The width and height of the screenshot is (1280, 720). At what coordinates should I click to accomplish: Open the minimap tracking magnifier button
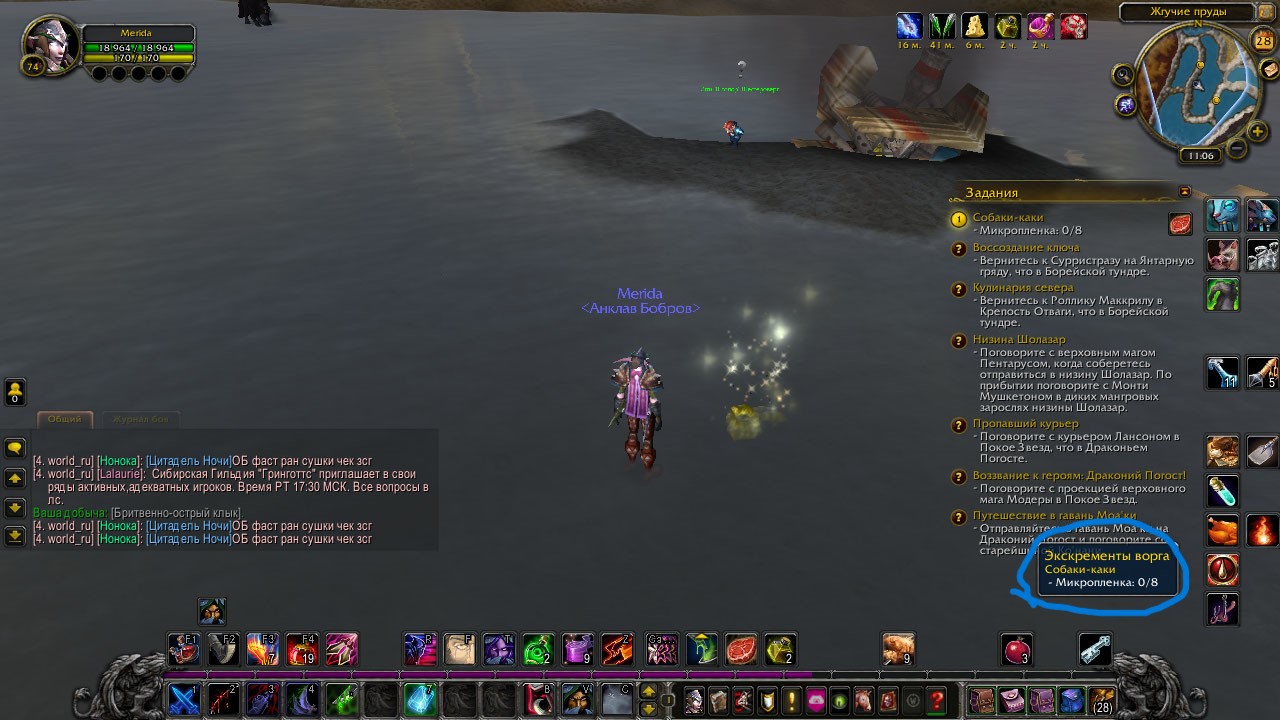[1123, 74]
